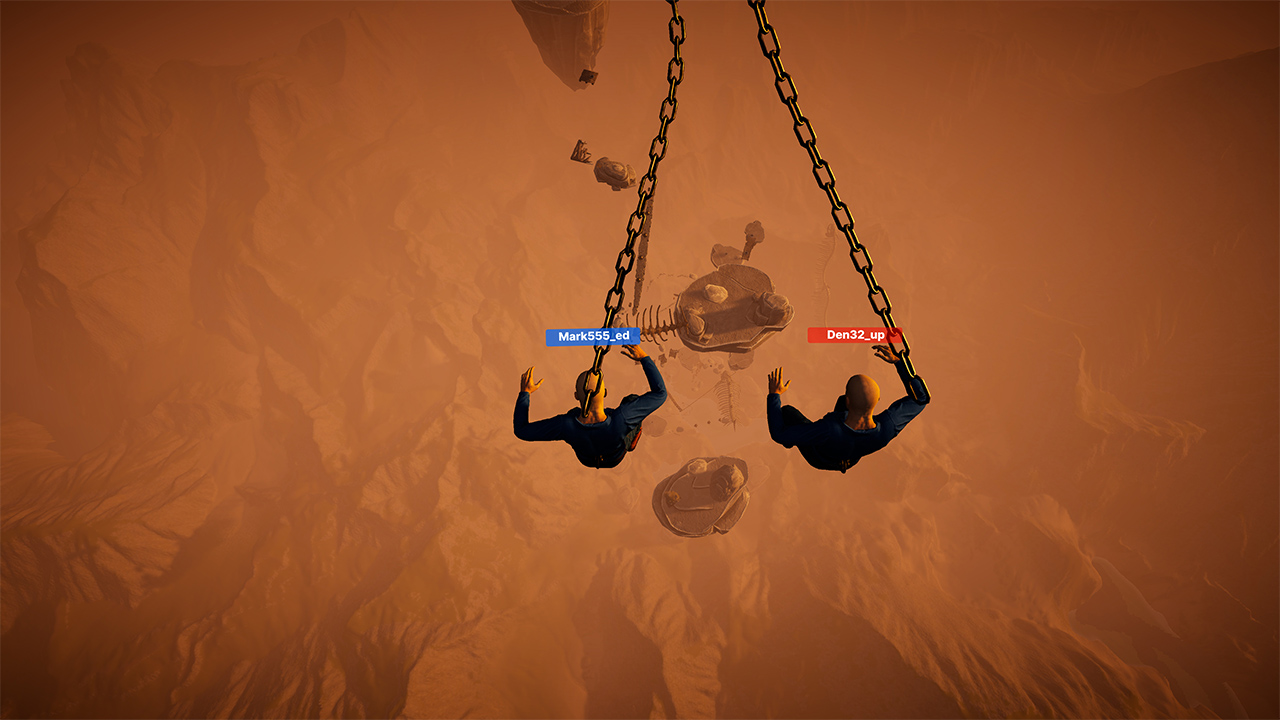
Task: Select the boulder resting on the stone platform
Action: (713, 290)
